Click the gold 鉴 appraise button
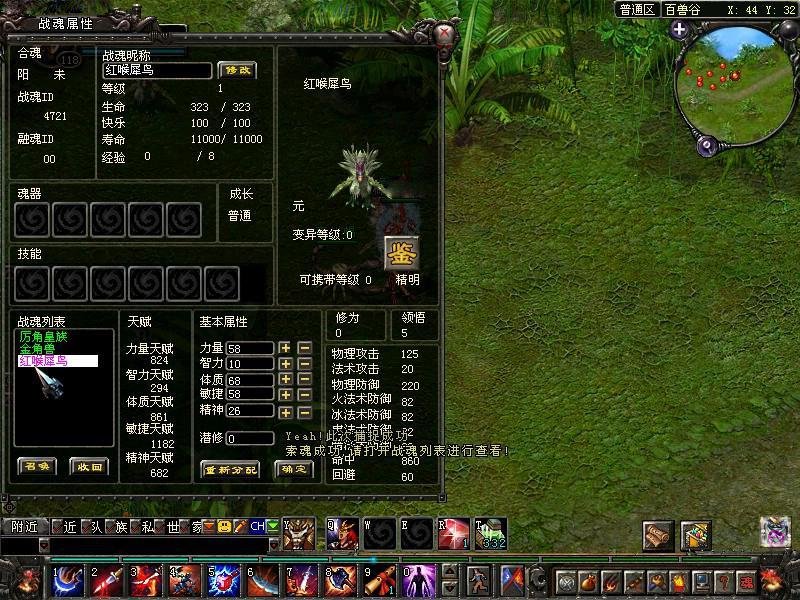 pos(401,251)
